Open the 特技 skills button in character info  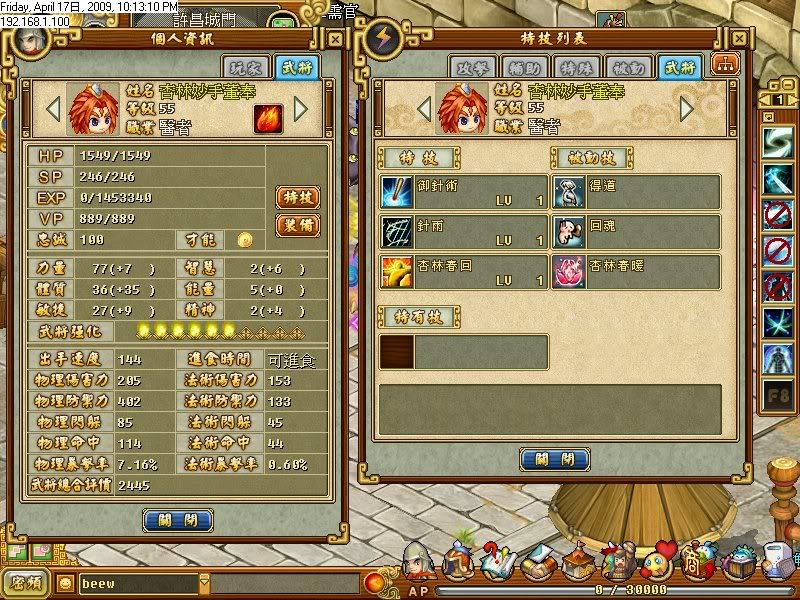(x=297, y=197)
